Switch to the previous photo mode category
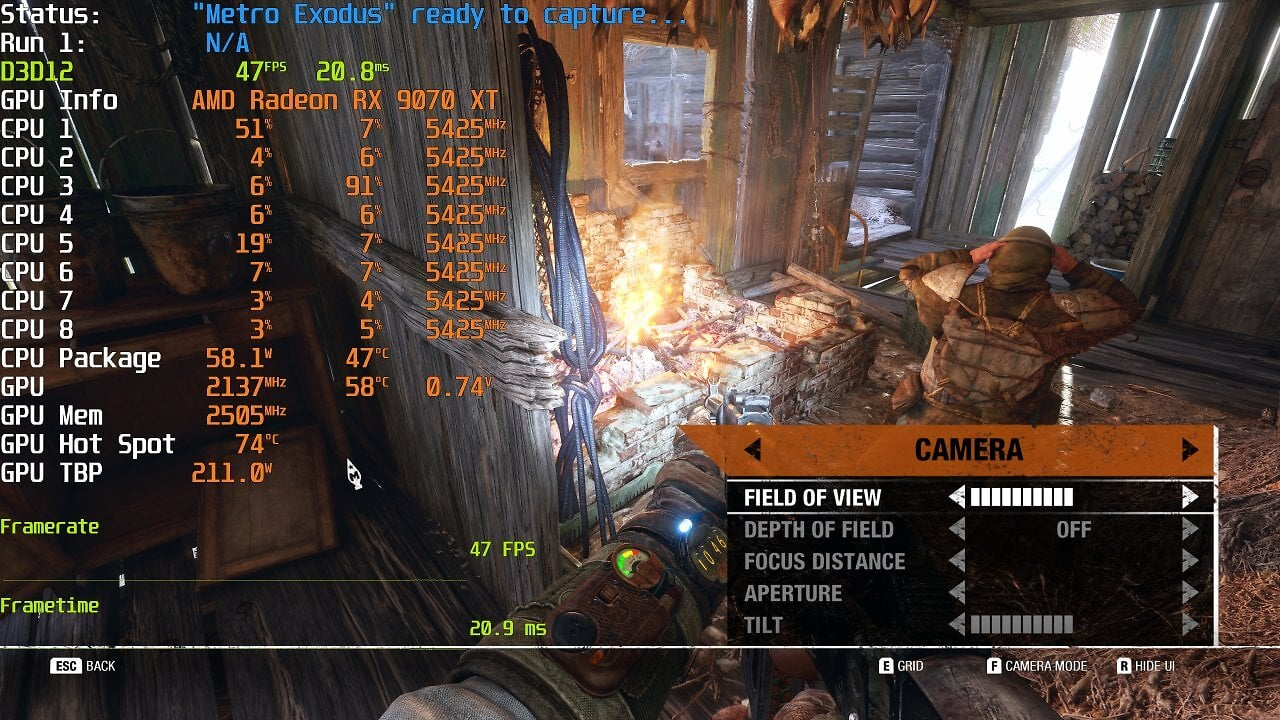The width and height of the screenshot is (1280, 720). pyautogui.click(x=753, y=450)
